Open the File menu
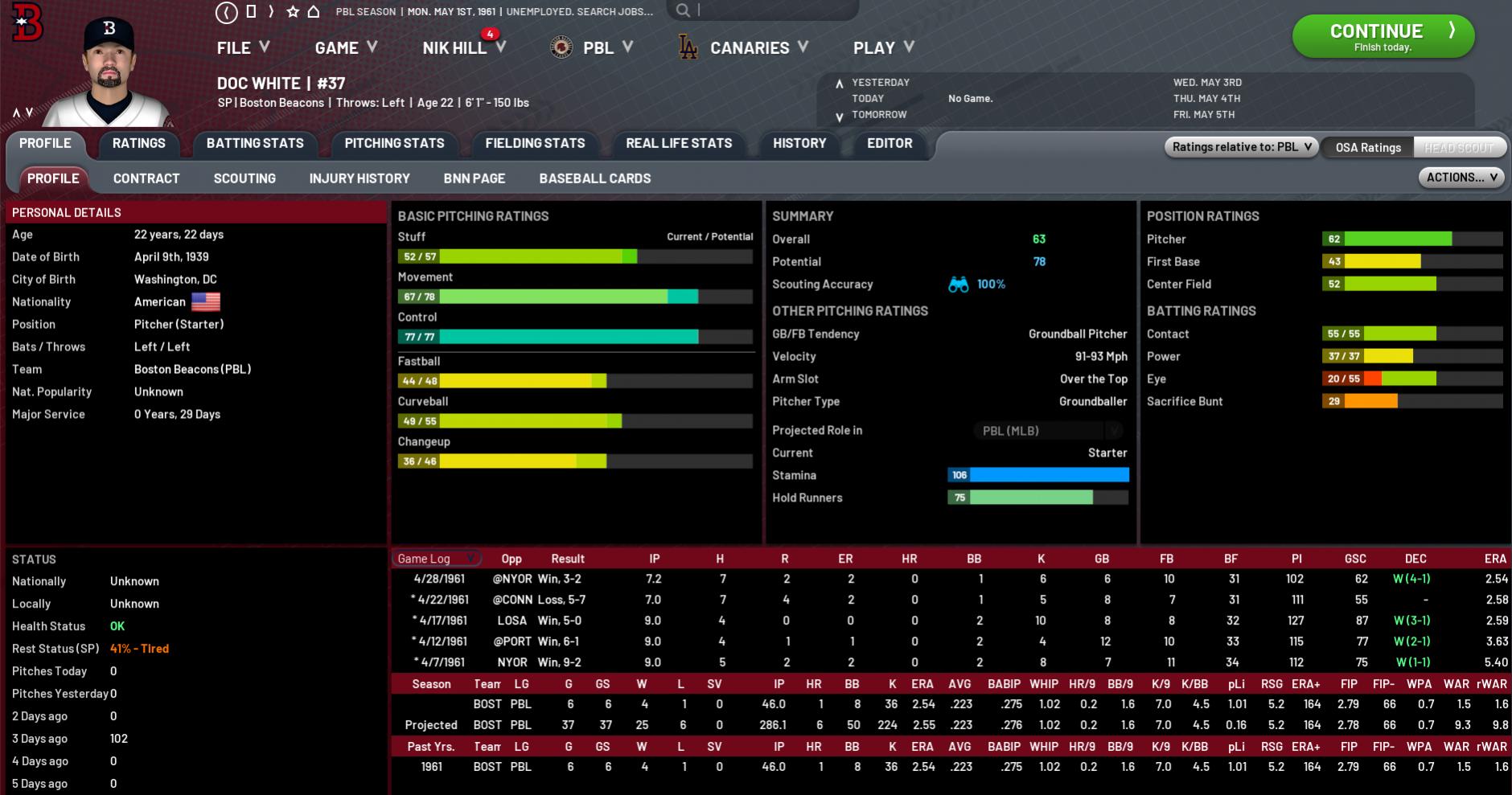The image size is (1512, 795). (x=242, y=48)
